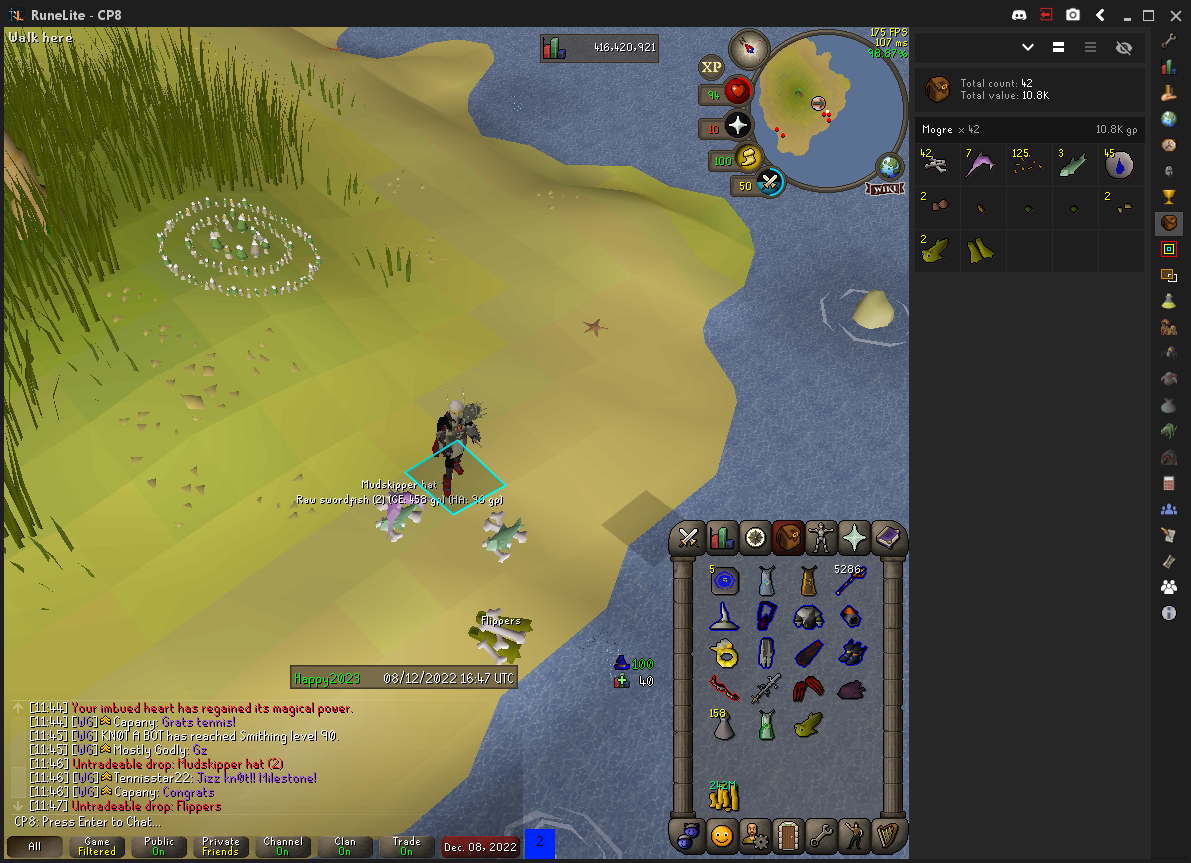Toggle run energy orb
Screen dimensions: 1191x863
[x=748, y=158]
